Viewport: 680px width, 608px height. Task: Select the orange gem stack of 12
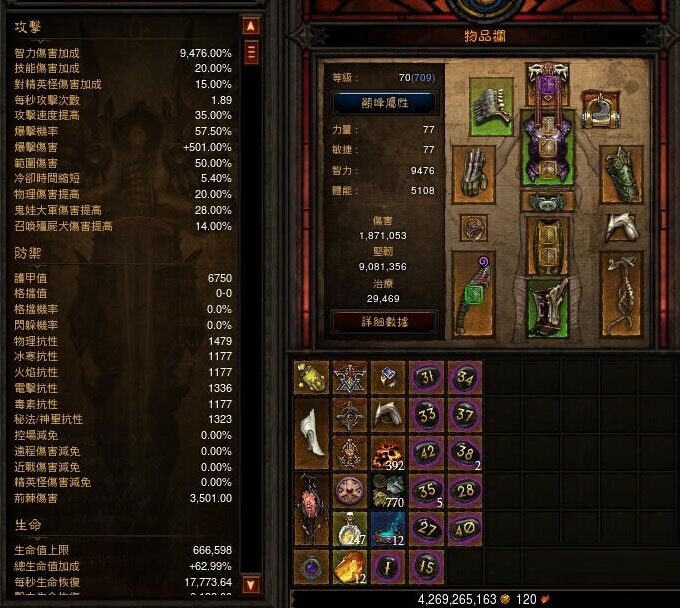point(349,567)
